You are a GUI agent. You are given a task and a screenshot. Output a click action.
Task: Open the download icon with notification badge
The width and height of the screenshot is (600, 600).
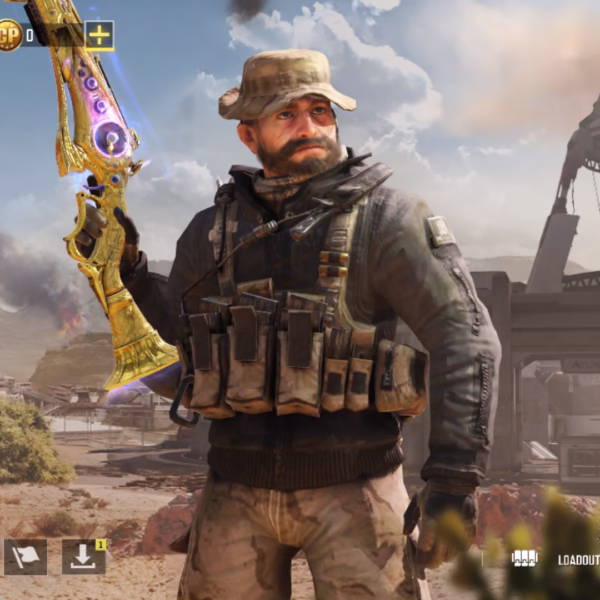coord(83,557)
